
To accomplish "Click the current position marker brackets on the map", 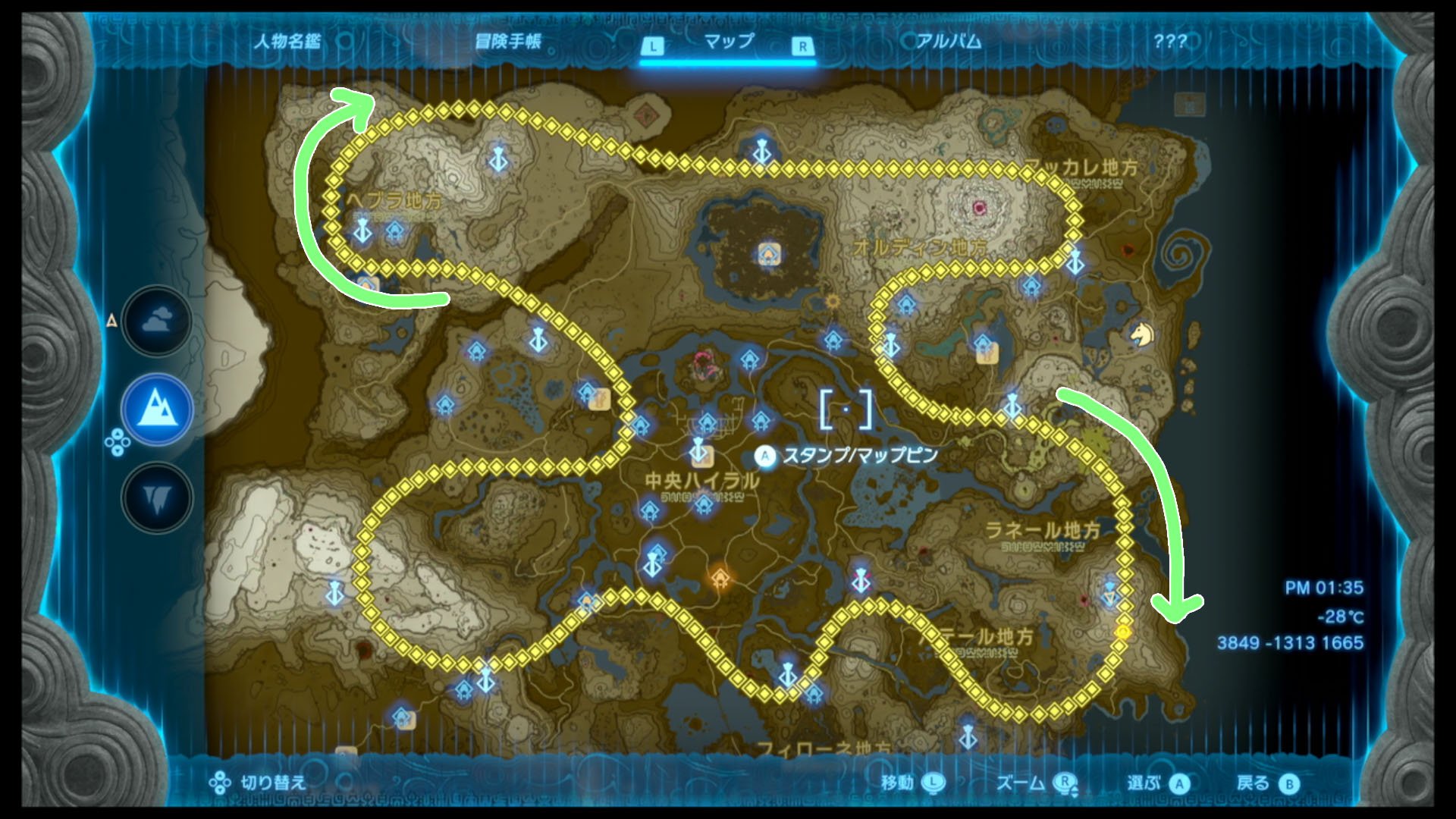I will click(846, 409).
